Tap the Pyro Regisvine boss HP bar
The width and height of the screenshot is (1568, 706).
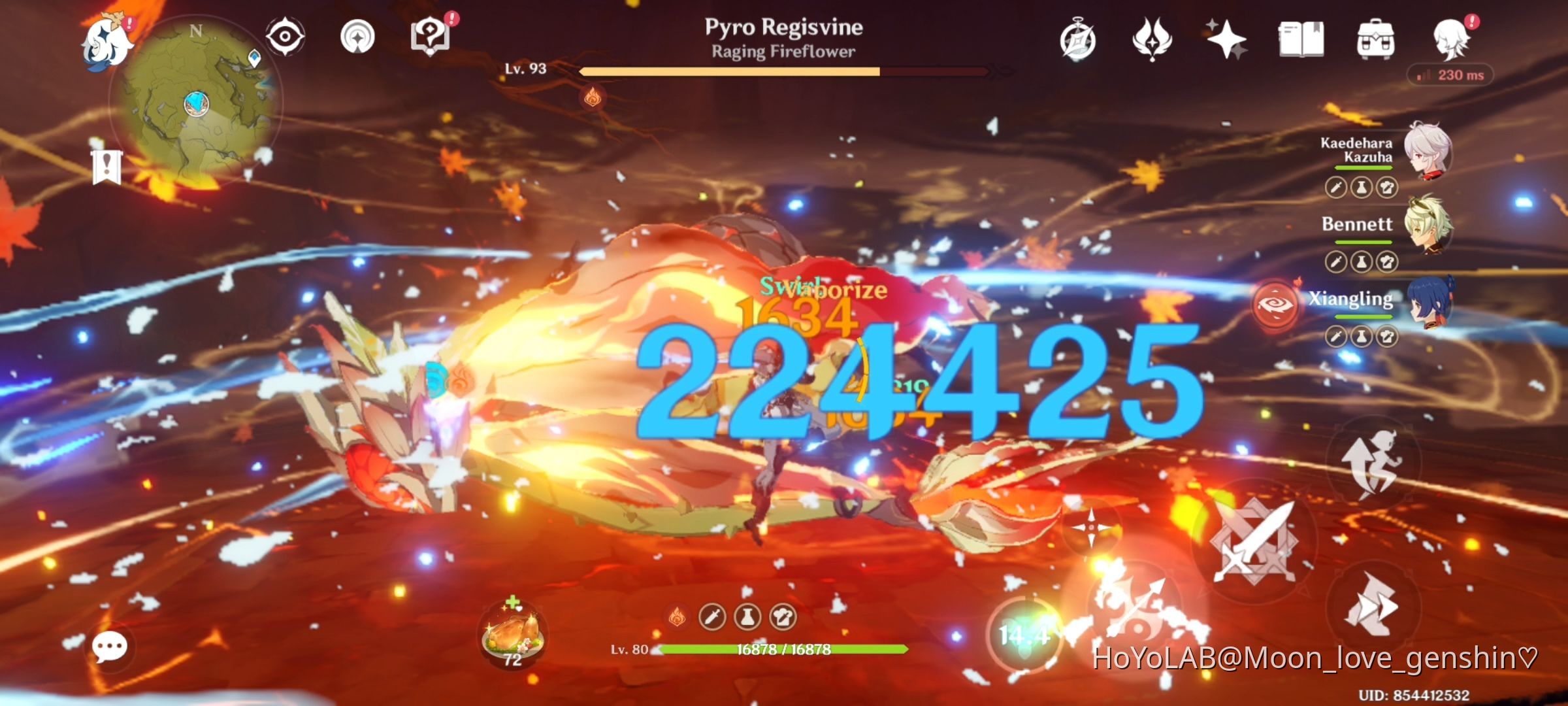784,69
